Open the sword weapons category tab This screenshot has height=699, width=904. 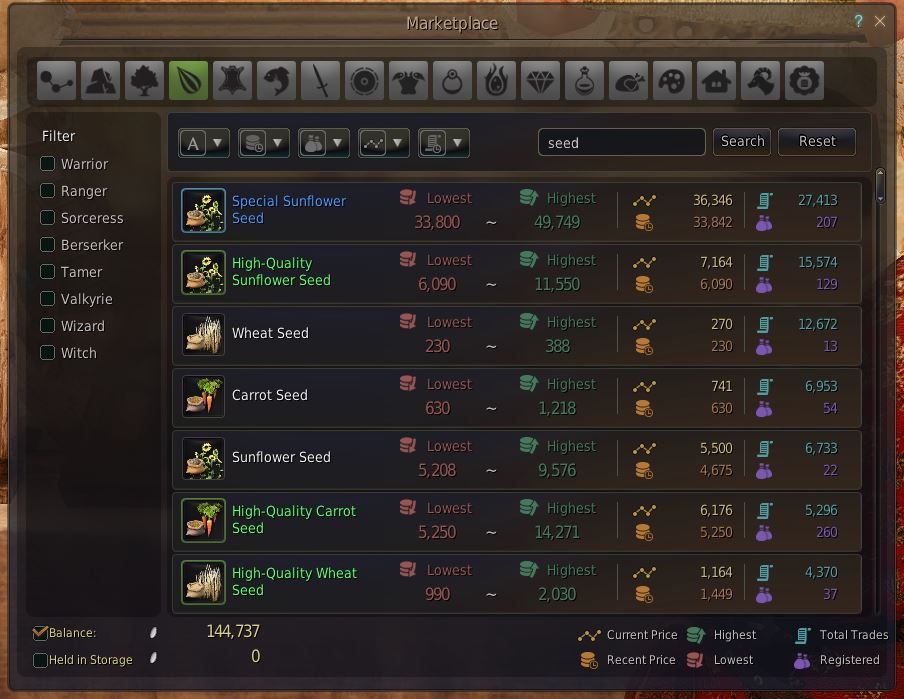point(321,81)
